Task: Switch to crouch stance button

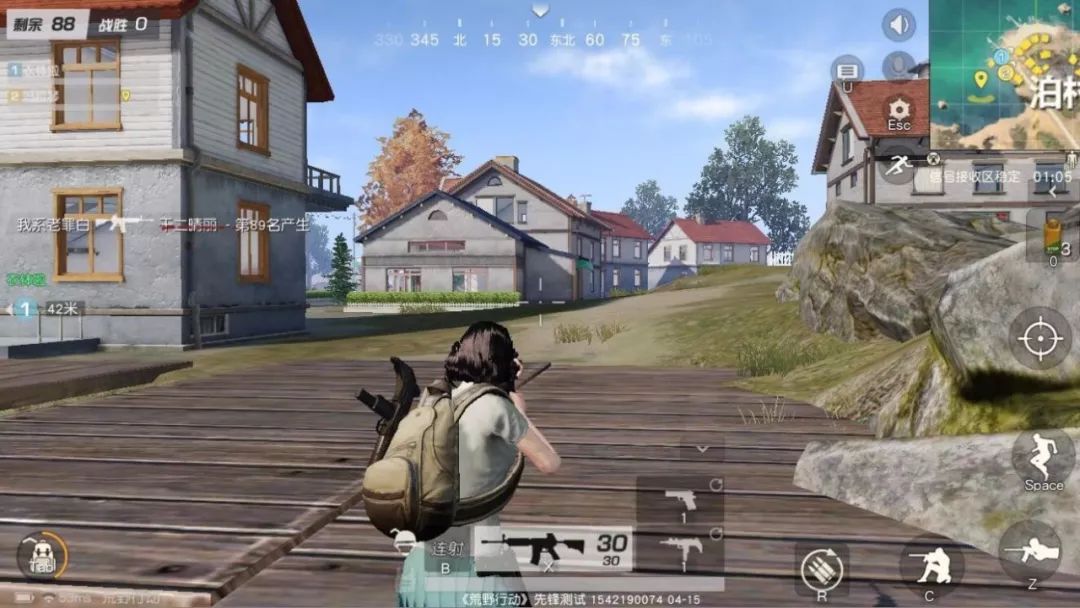Action: point(930,566)
